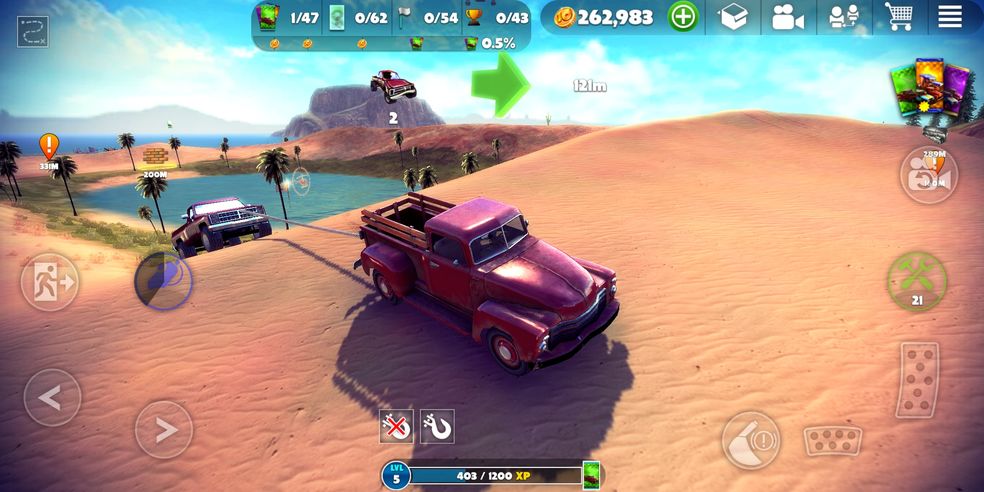Steer right with the right arrow

[163, 430]
